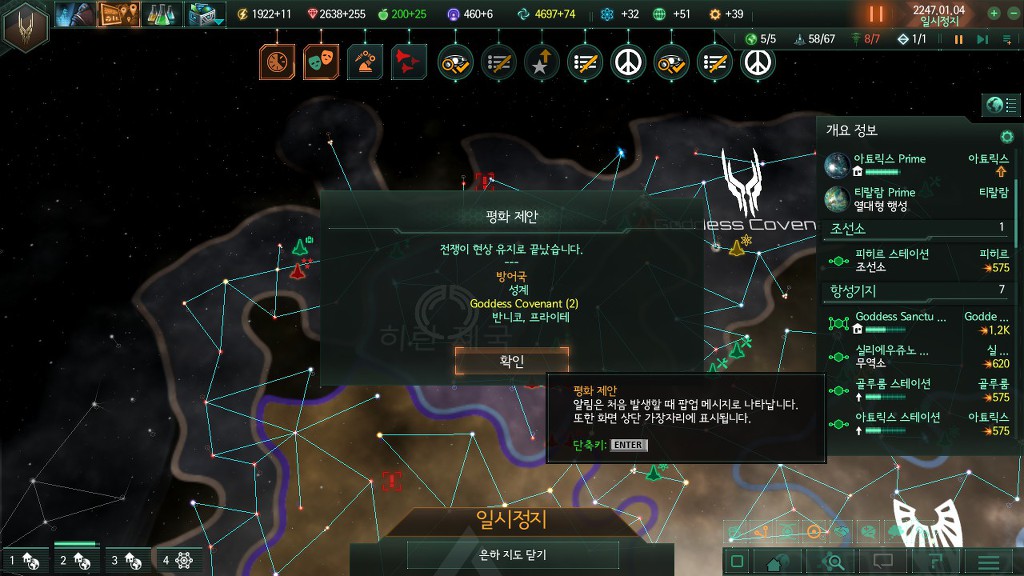Viewport: 1024px width, 576px height.
Task: Open the research flasks panel
Action: [160, 14]
